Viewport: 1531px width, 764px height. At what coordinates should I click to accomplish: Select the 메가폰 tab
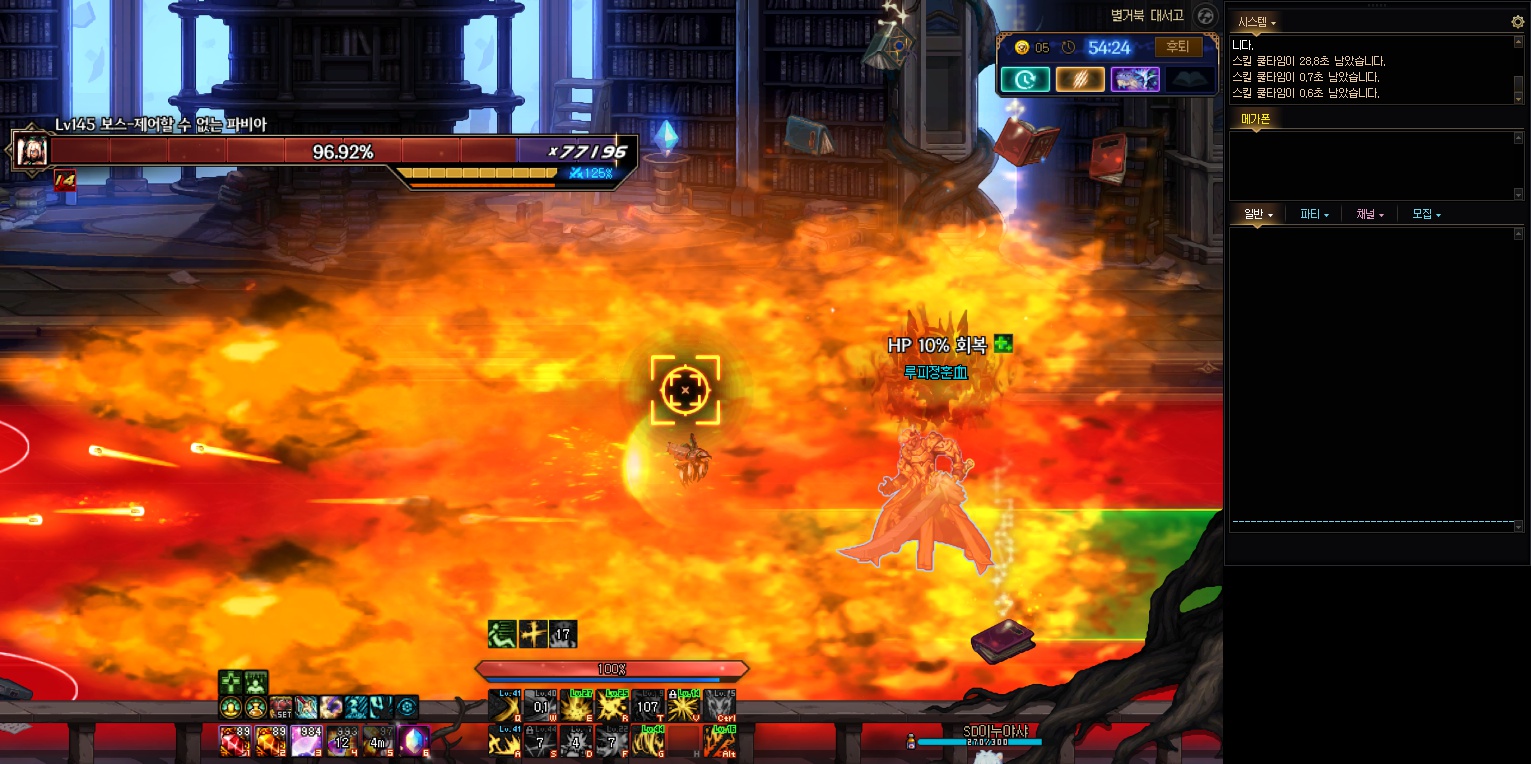click(1255, 119)
